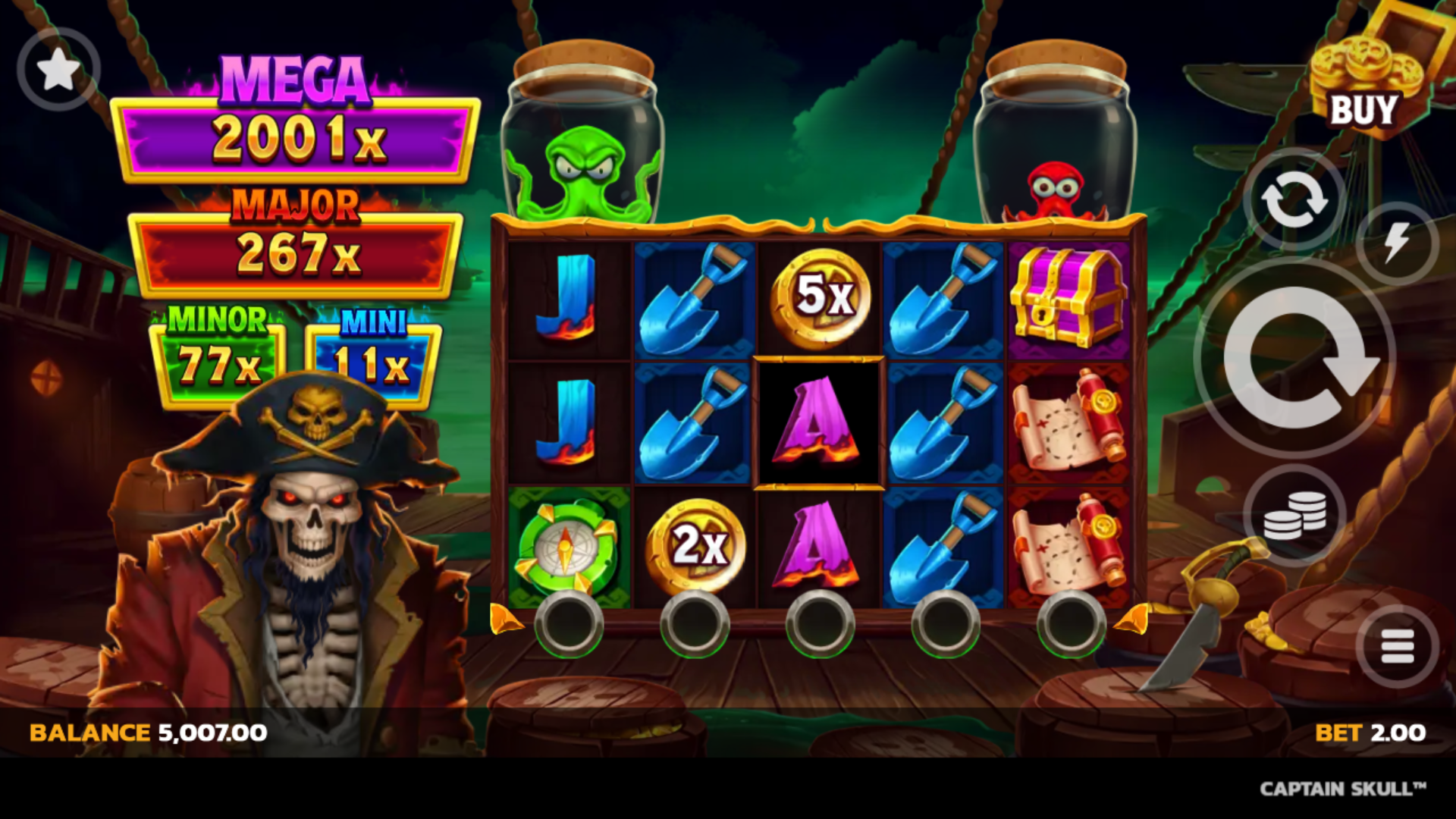Click the BALANCE 5,007.00 display
This screenshot has width=1456, height=819.
pyautogui.click(x=144, y=732)
